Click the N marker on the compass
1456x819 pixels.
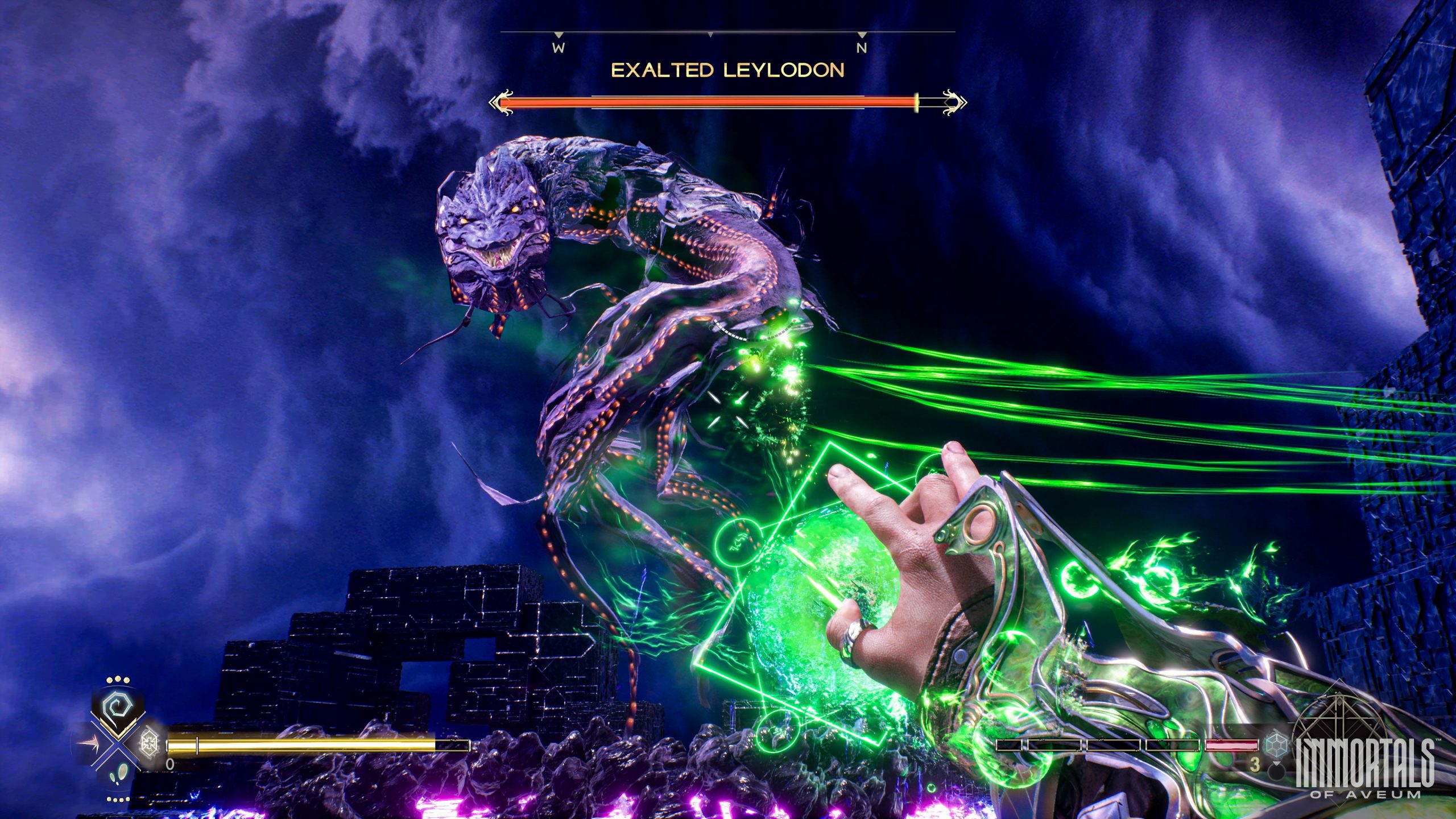861,47
